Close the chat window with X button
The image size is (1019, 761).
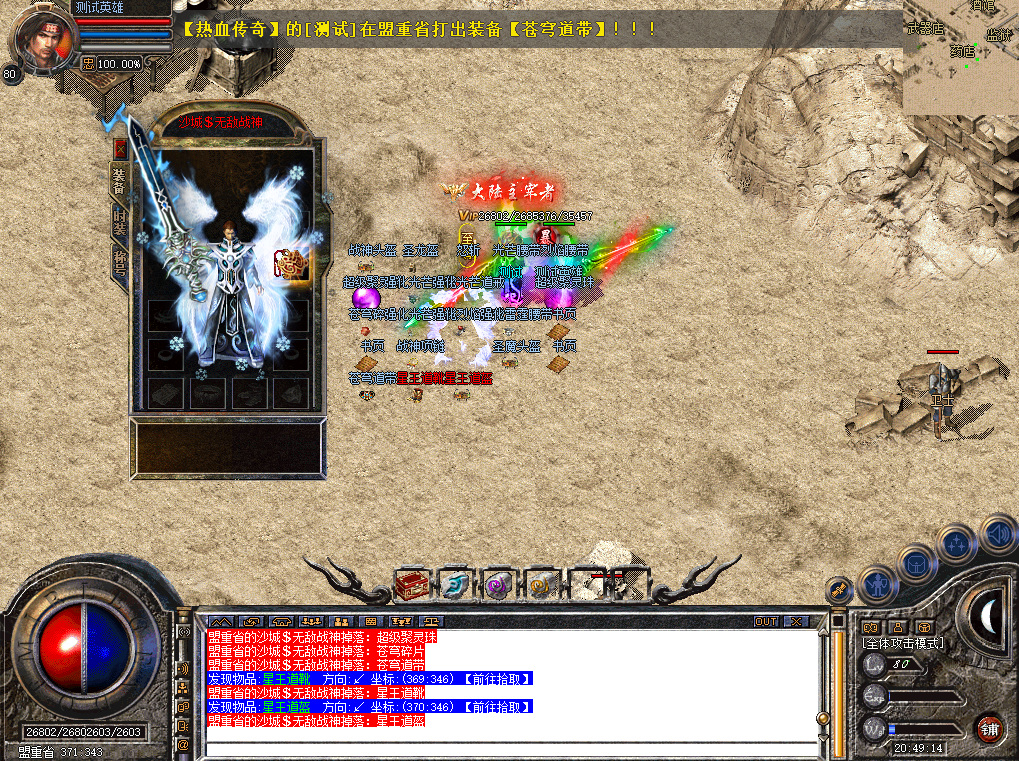(795, 621)
